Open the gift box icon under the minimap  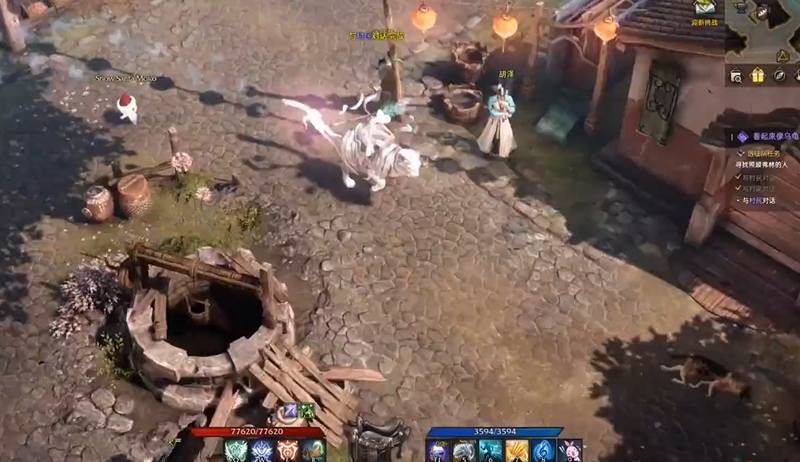[x=757, y=76]
